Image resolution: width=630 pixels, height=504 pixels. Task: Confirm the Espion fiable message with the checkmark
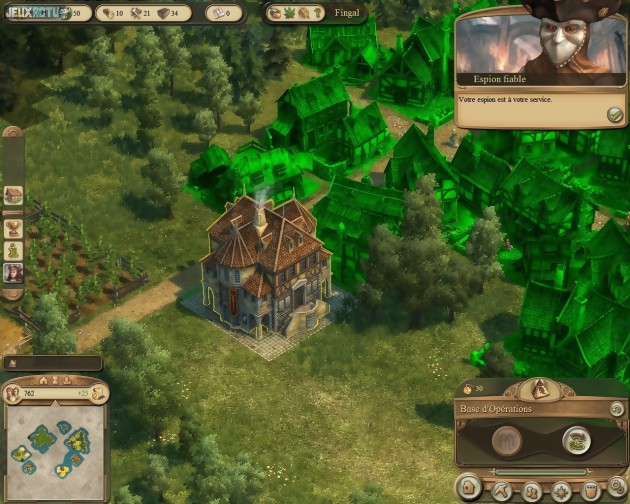click(x=615, y=116)
